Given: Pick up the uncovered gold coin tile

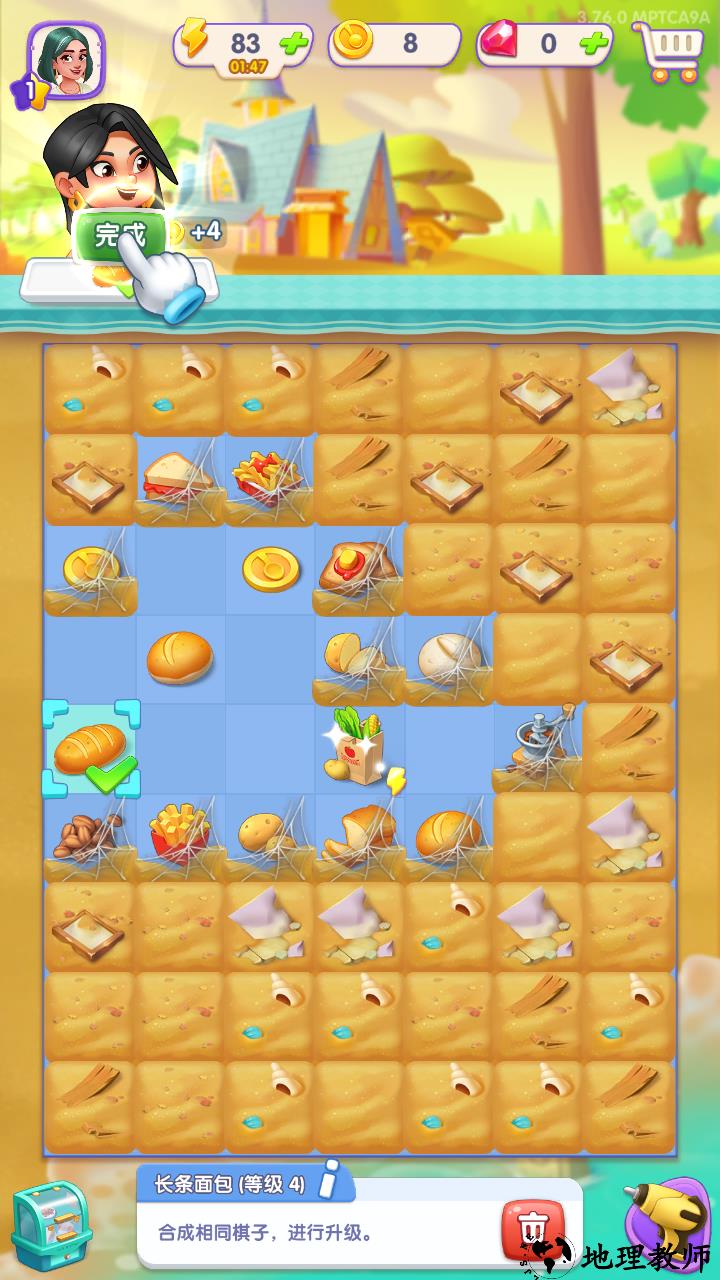Looking at the screenshot, I should (x=271, y=568).
